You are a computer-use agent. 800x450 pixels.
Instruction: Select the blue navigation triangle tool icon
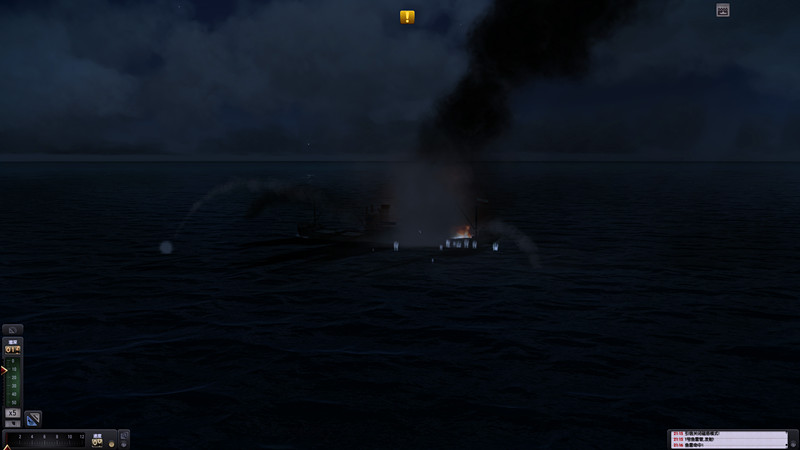[x=33, y=418]
